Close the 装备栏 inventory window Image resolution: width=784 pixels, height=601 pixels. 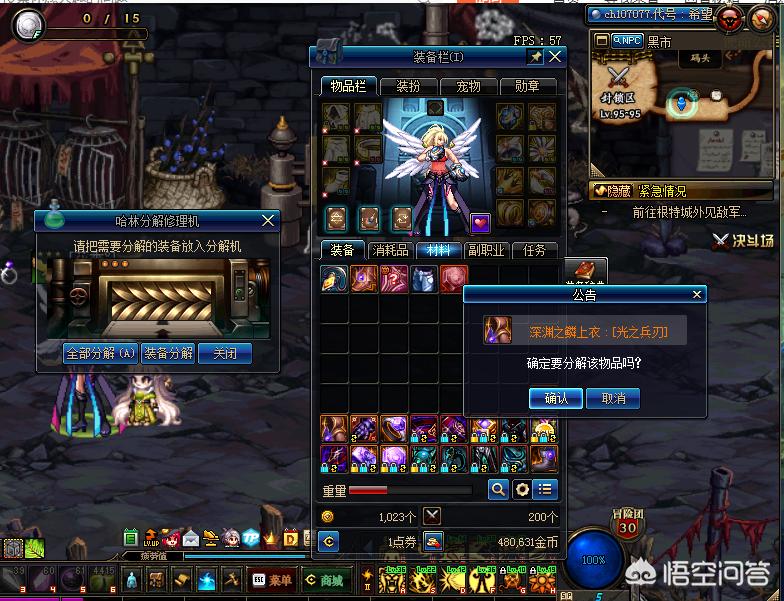click(x=554, y=57)
